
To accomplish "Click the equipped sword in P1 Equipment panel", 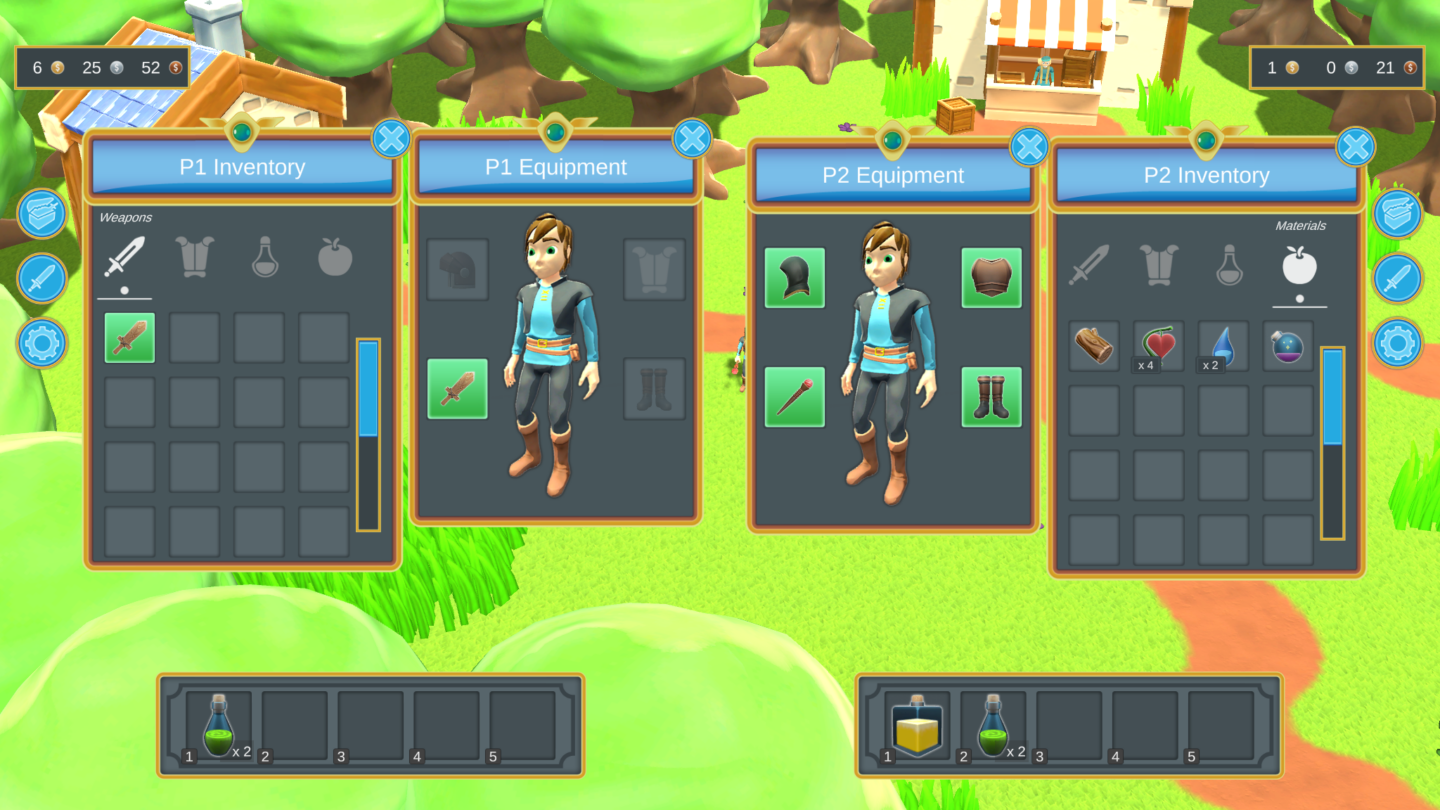I will [456, 390].
